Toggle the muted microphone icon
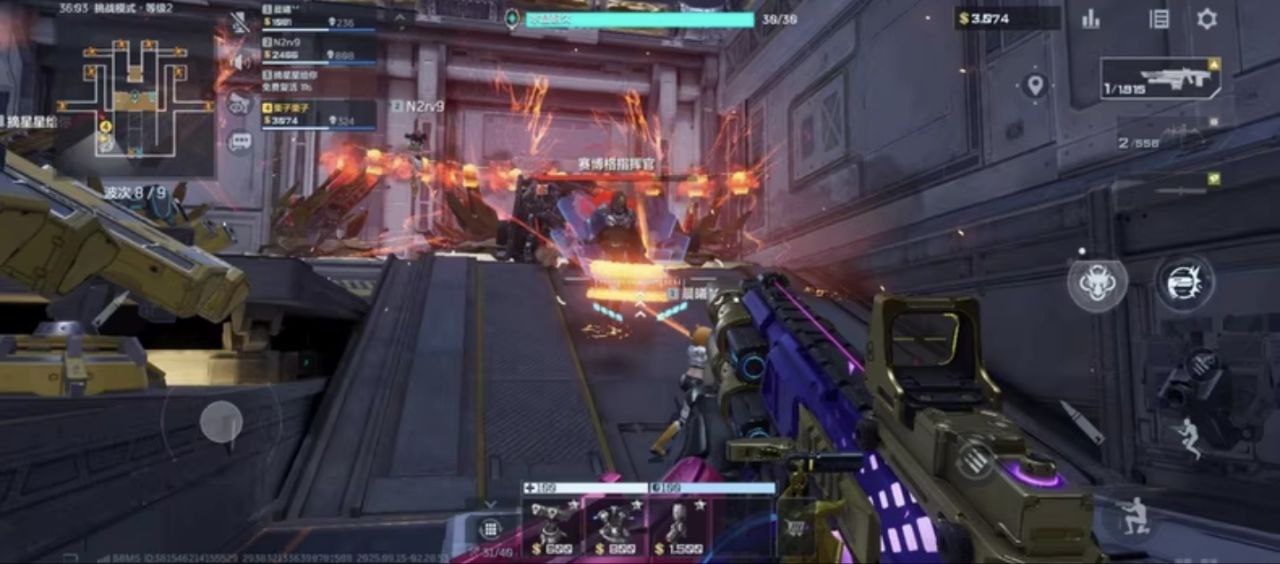The height and width of the screenshot is (564, 1280). click(x=240, y=22)
